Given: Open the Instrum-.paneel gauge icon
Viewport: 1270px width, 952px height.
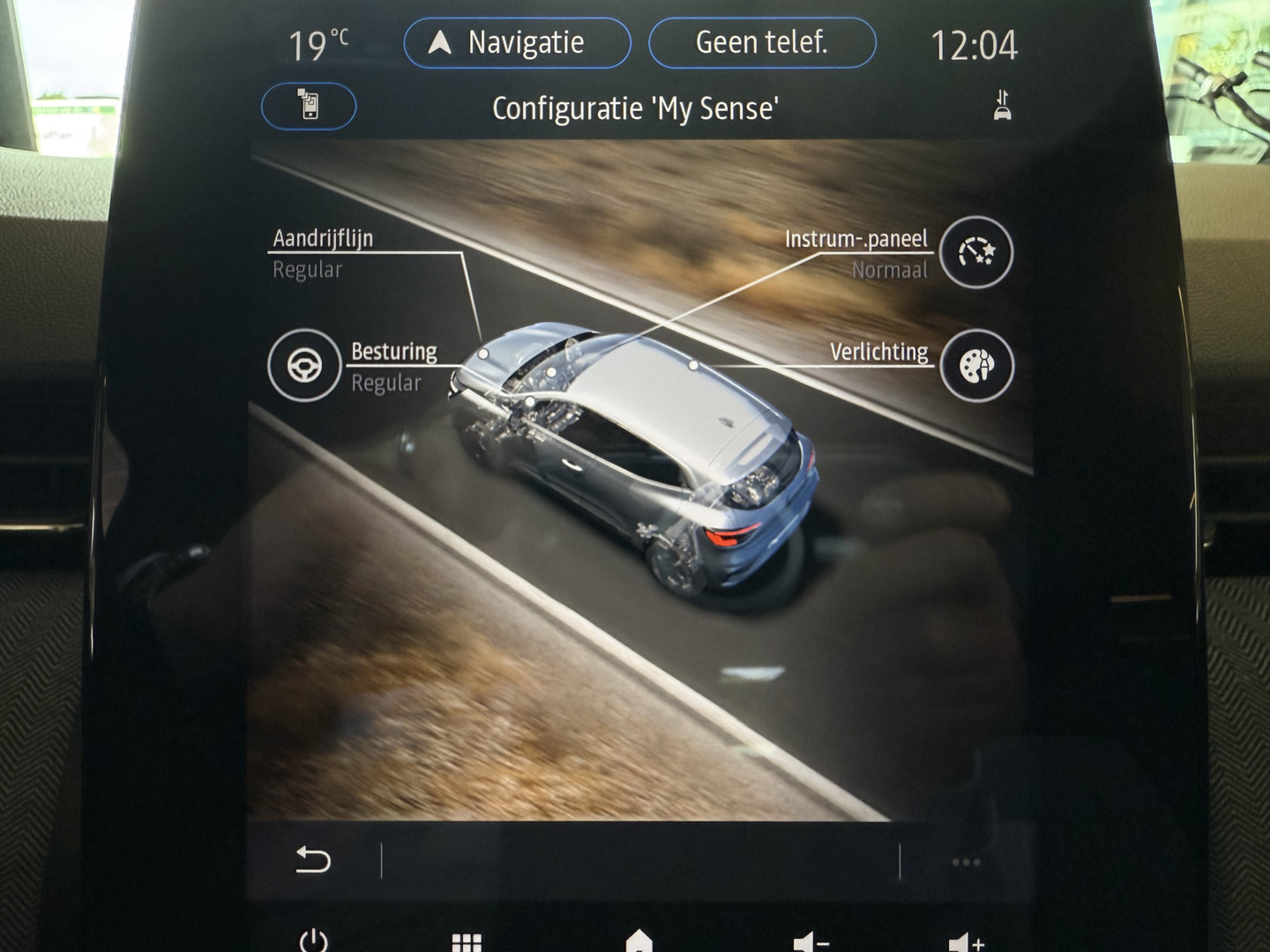Looking at the screenshot, I should (975, 253).
